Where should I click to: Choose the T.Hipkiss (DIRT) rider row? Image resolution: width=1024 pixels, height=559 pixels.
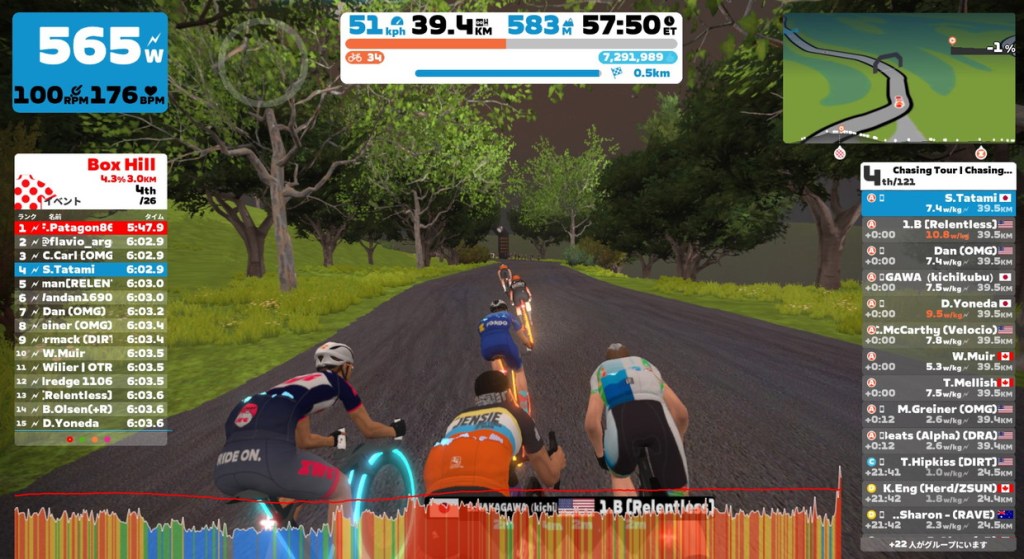(x=938, y=466)
